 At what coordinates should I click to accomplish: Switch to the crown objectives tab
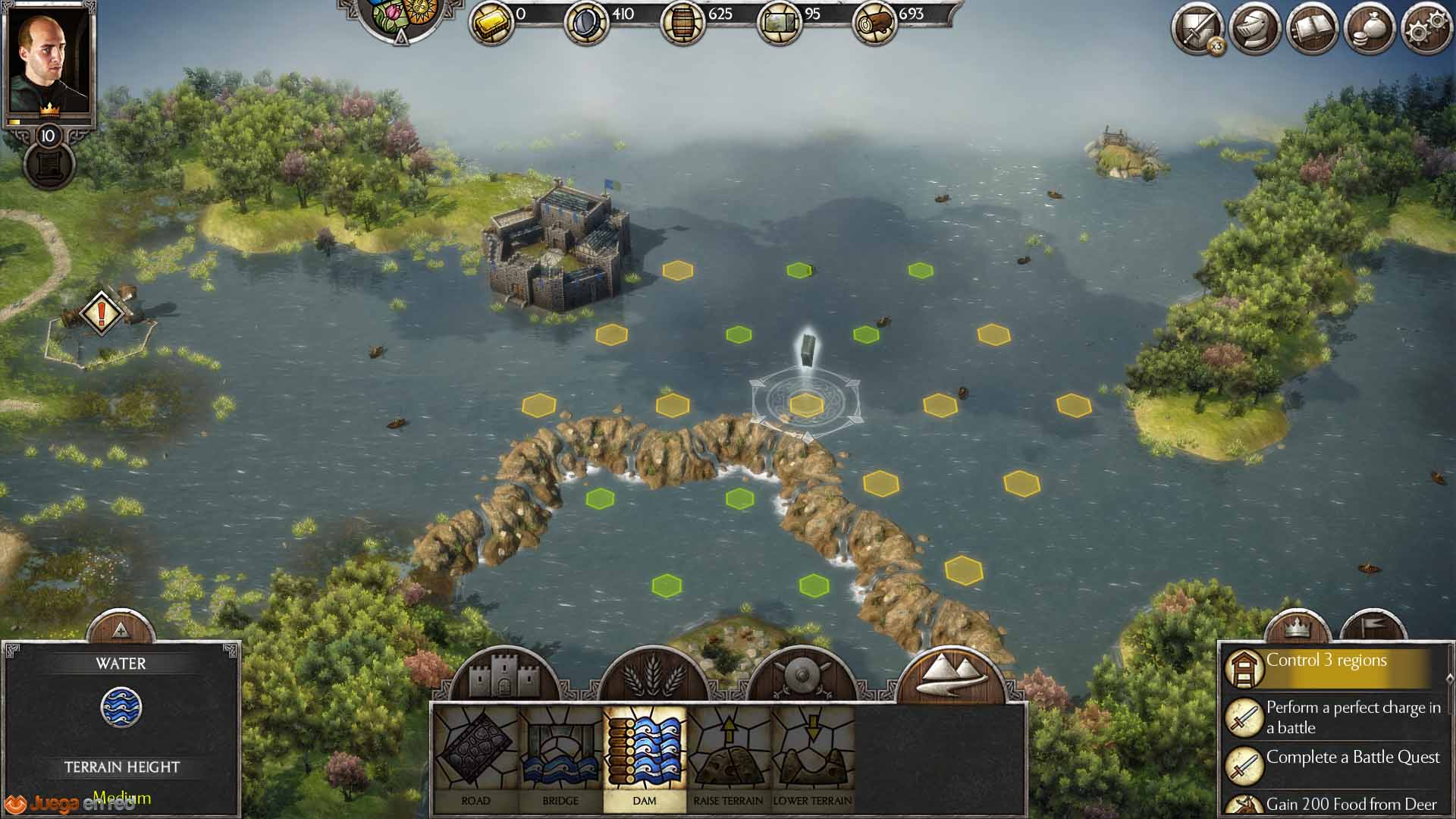pyautogui.click(x=1298, y=626)
